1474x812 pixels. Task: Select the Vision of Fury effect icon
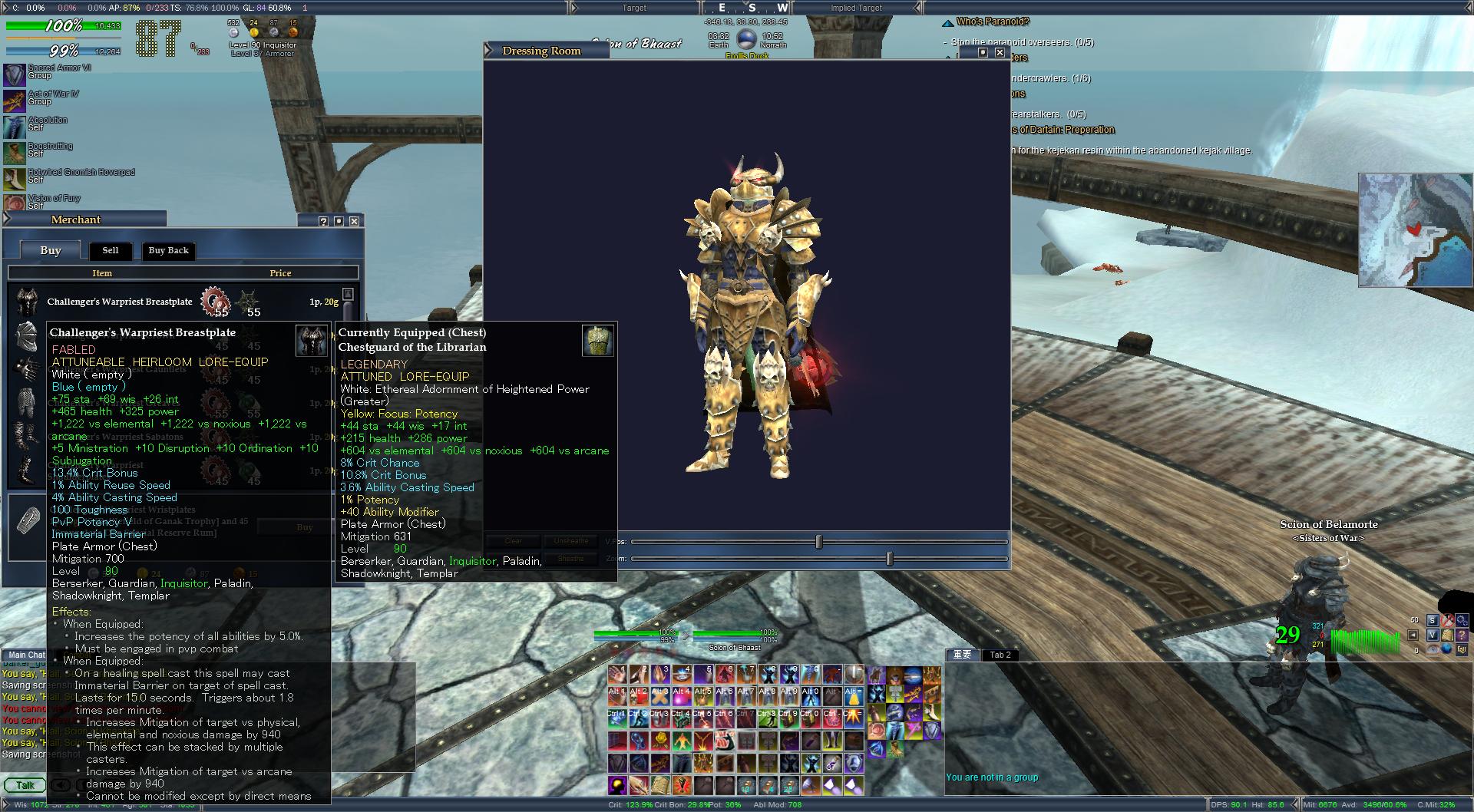(15, 203)
